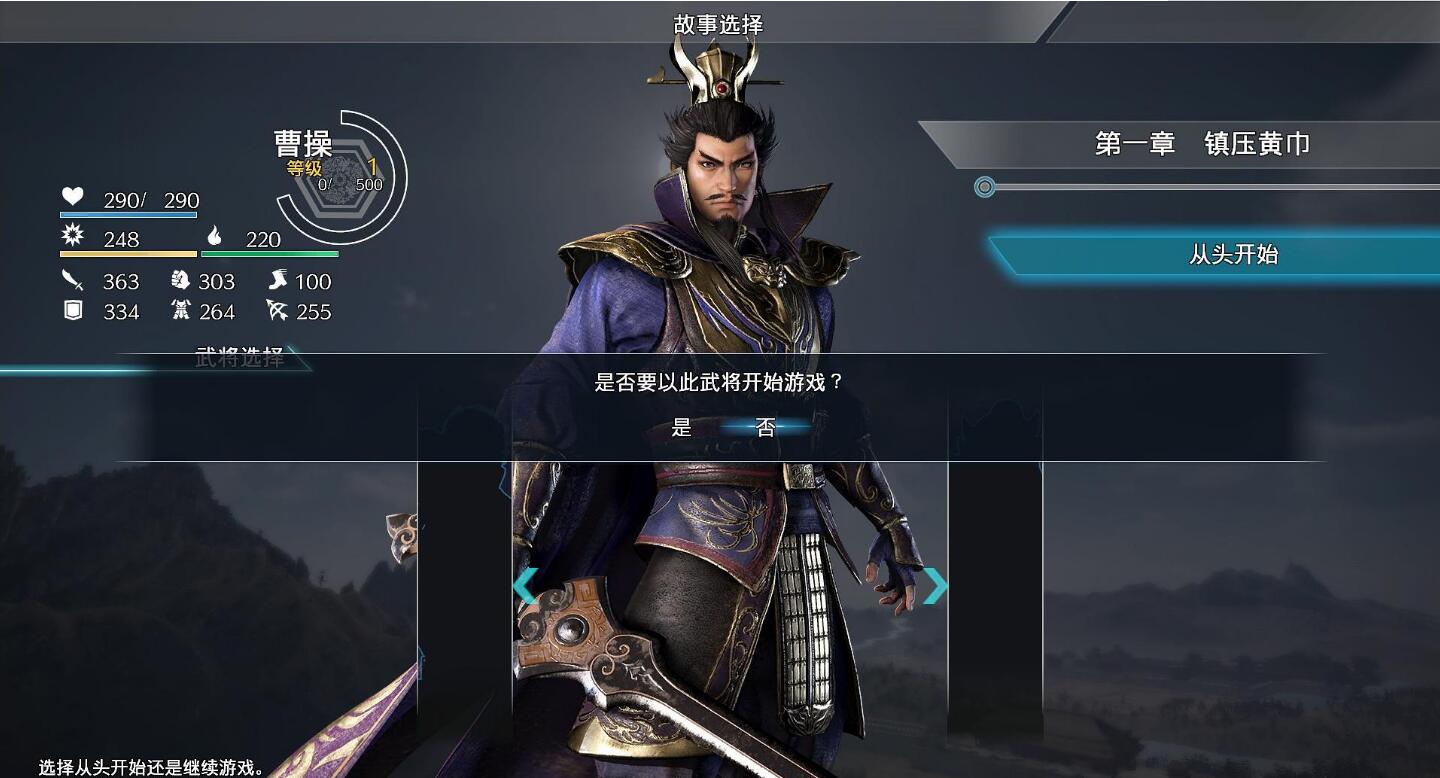Click the 故事选择 header title

click(719, 24)
